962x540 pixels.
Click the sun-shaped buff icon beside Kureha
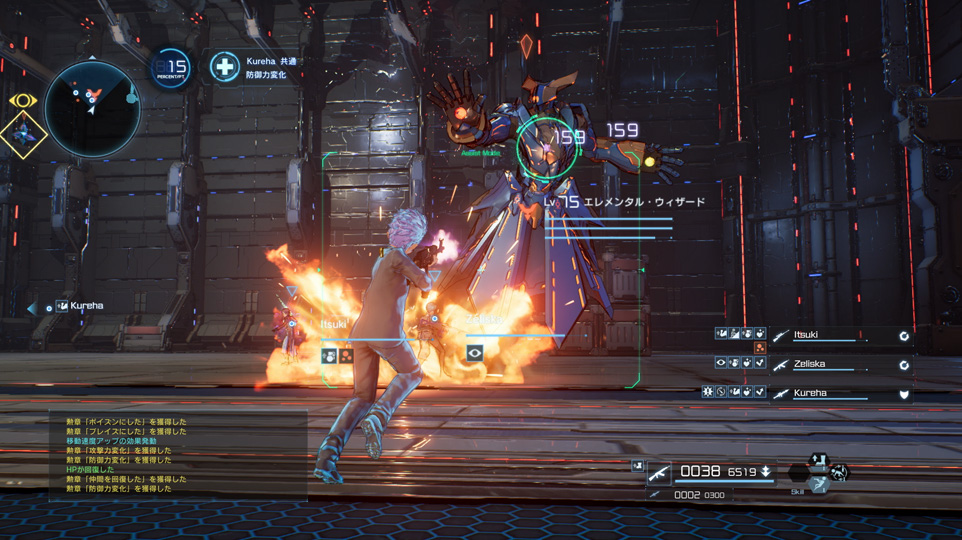coord(708,392)
